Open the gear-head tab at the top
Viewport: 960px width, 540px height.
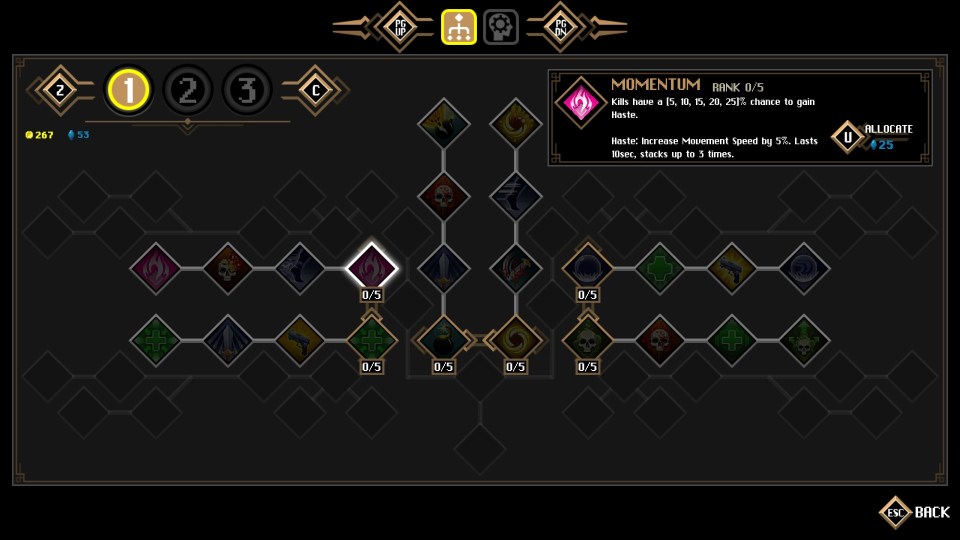[501, 27]
